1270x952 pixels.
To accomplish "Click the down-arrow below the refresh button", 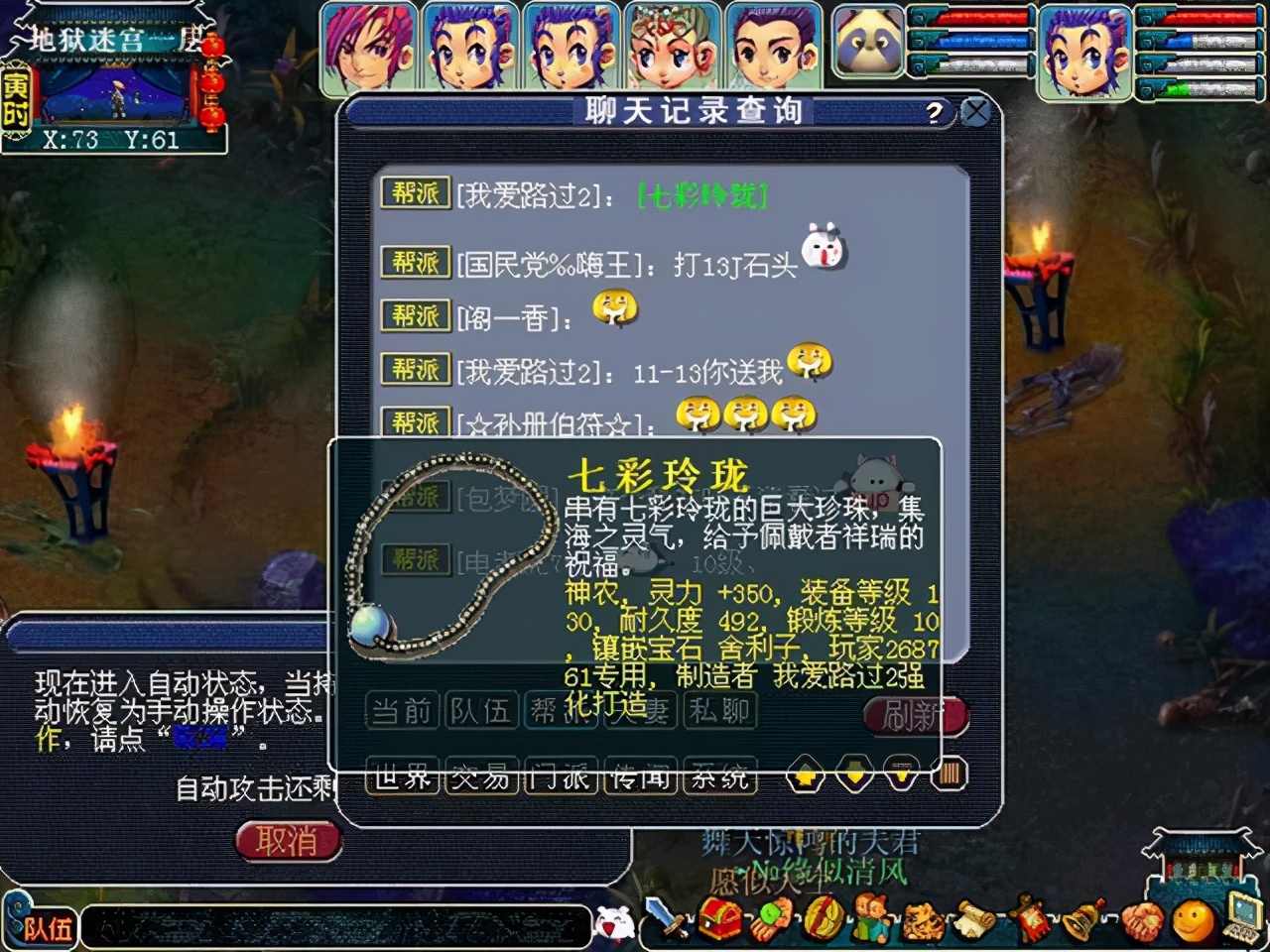I will click(901, 775).
